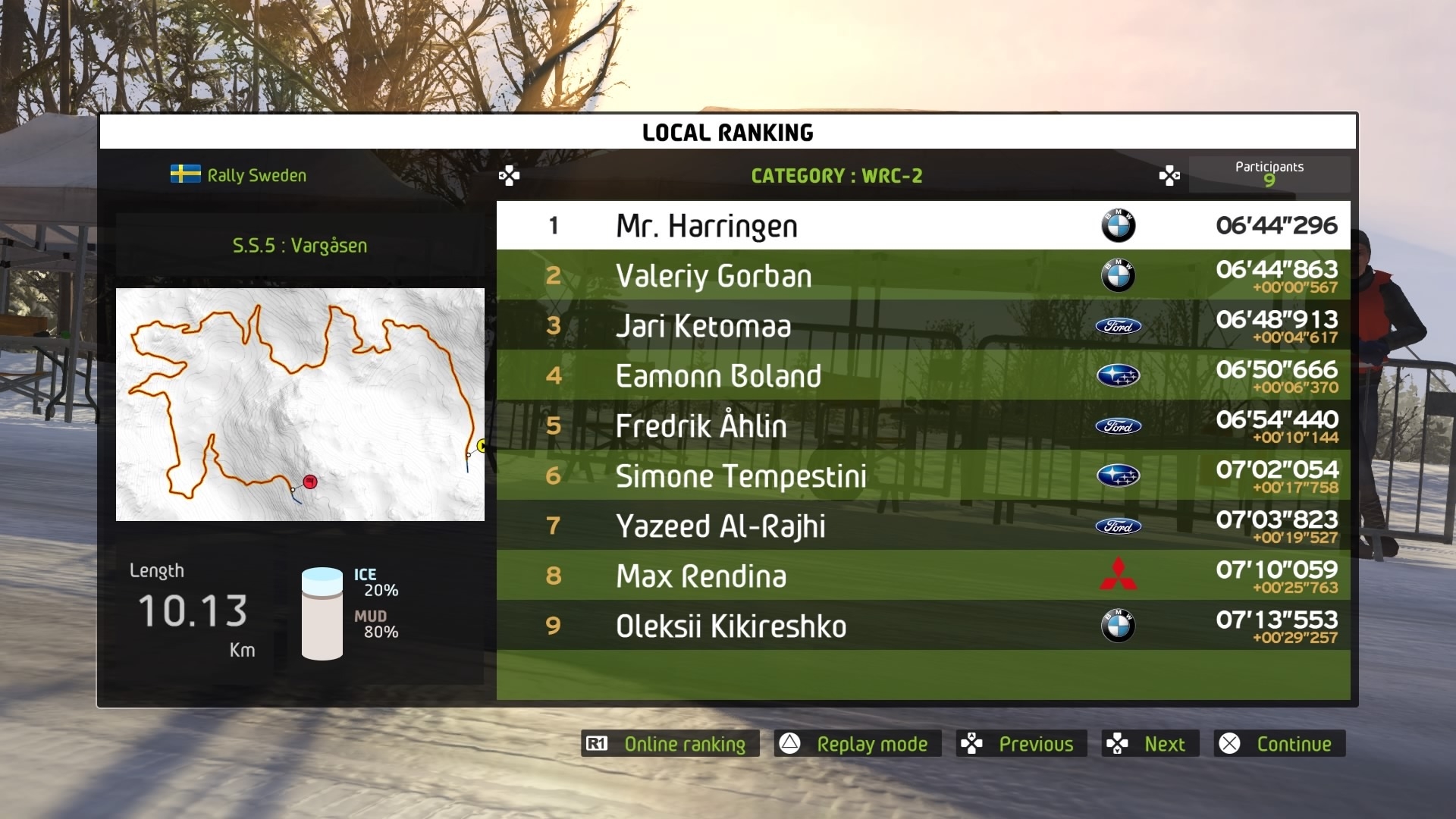Select Max Rendina's ranking row
1456x819 pixels.
click(x=923, y=576)
